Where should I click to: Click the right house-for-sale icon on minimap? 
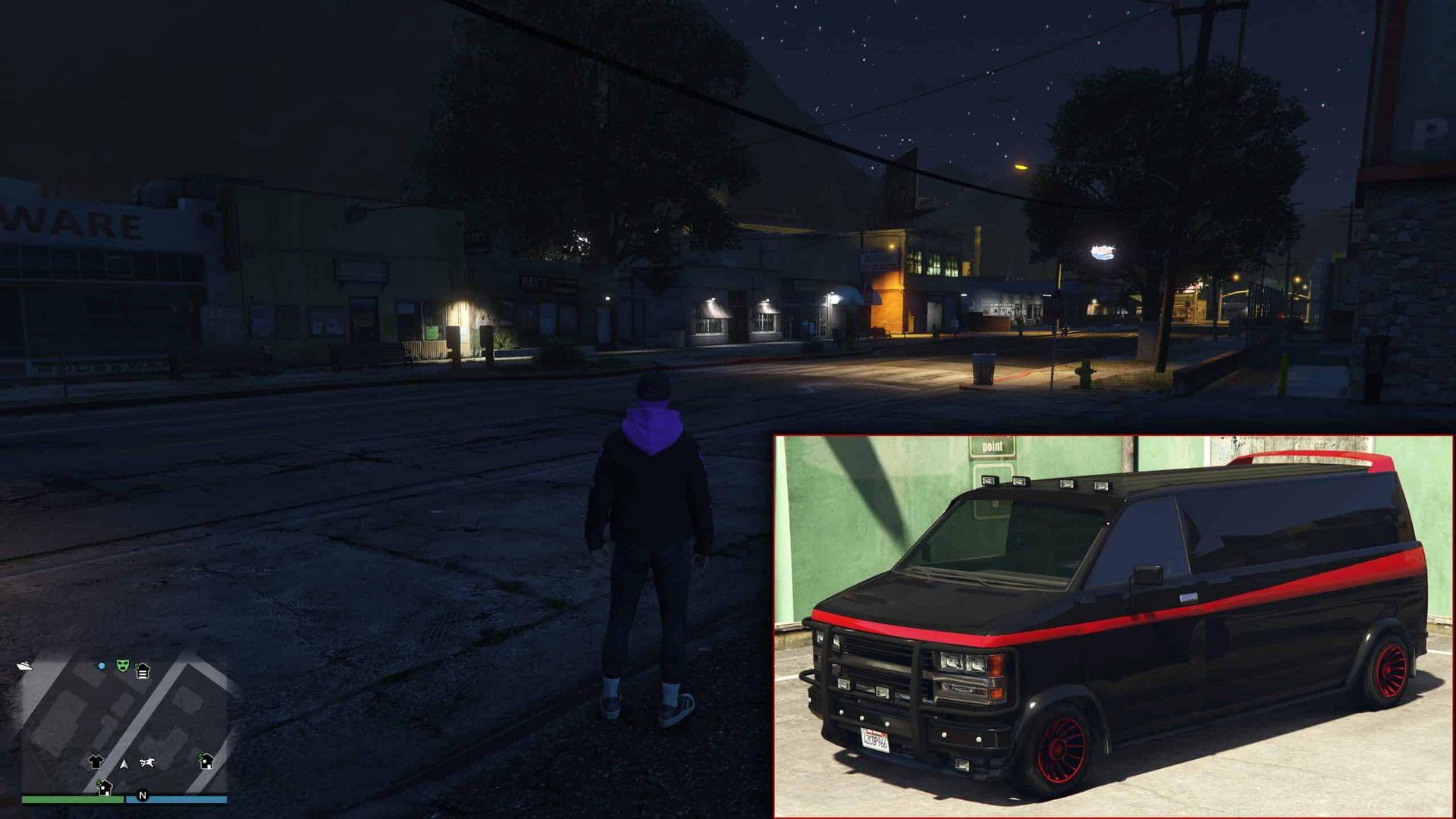(206, 761)
